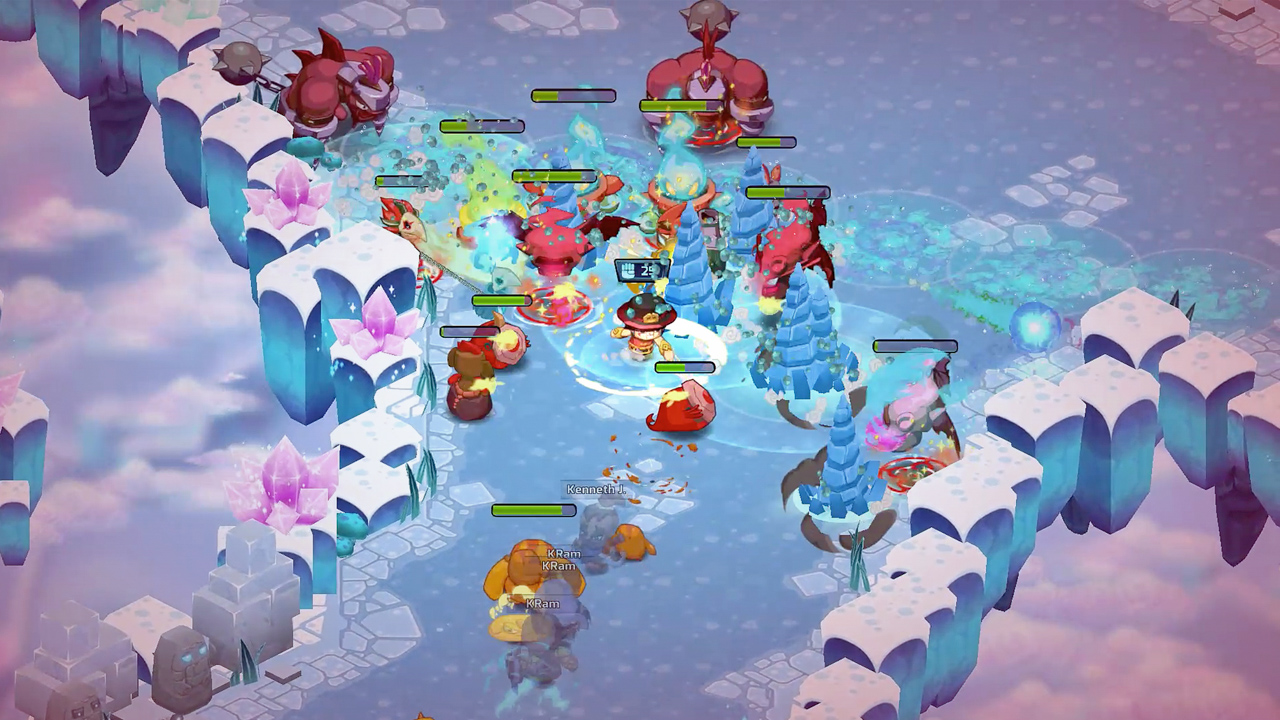The image size is (1280, 720).
Task: Click the fist counter badge showing 29
Action: click(x=642, y=268)
